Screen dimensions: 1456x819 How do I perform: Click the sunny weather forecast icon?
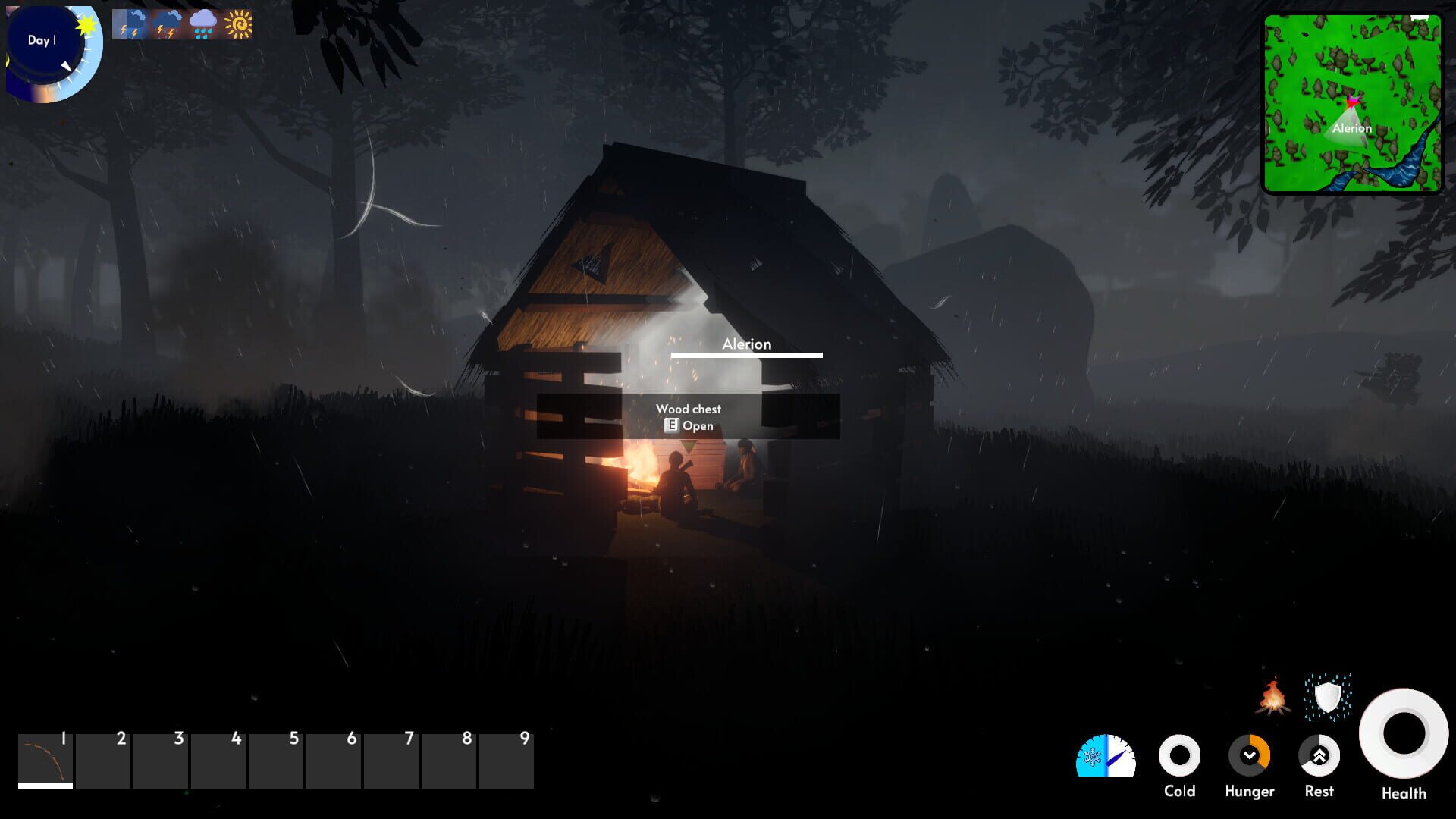(239, 24)
